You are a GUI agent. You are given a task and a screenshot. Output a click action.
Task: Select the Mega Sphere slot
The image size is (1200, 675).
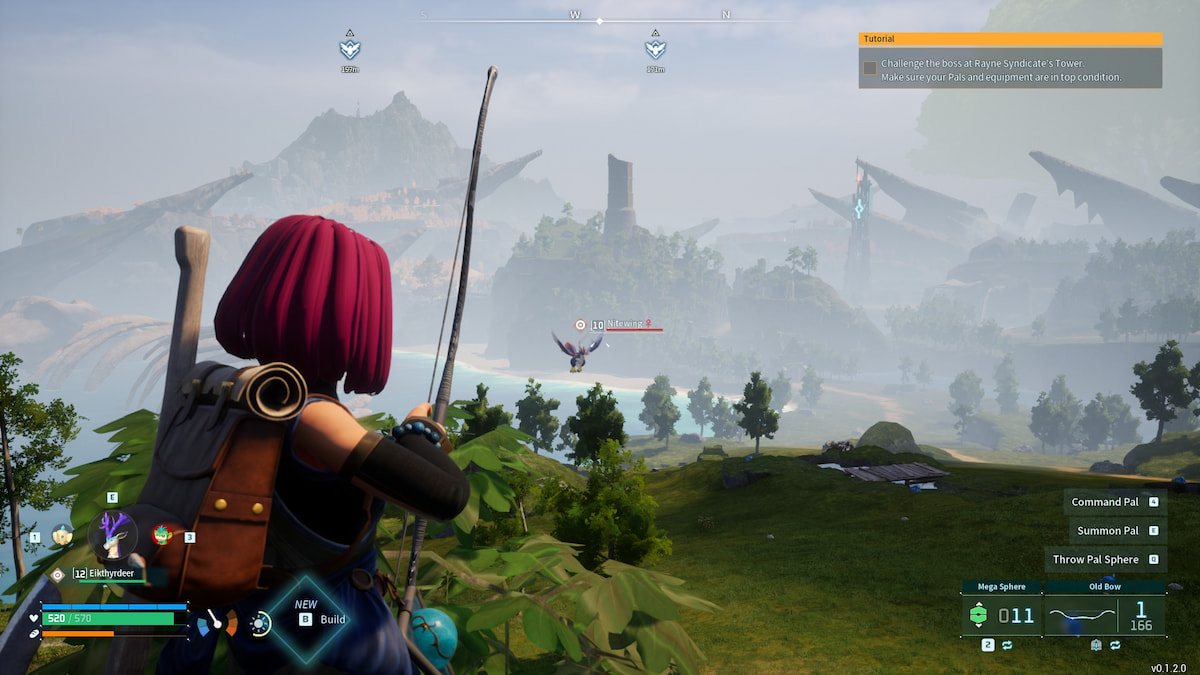click(x=1000, y=615)
